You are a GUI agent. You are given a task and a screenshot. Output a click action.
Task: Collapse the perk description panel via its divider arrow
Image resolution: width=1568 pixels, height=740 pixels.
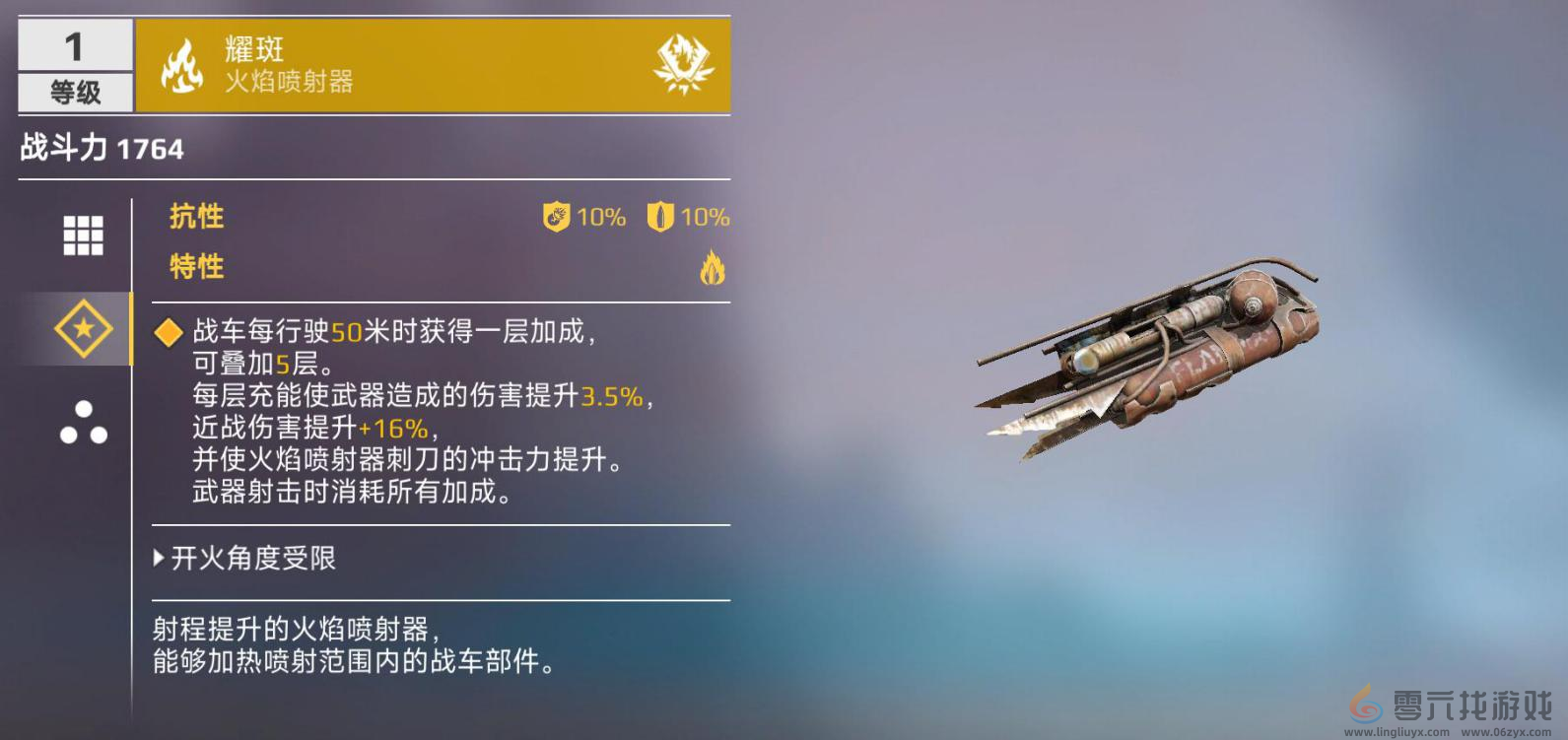coord(158,559)
